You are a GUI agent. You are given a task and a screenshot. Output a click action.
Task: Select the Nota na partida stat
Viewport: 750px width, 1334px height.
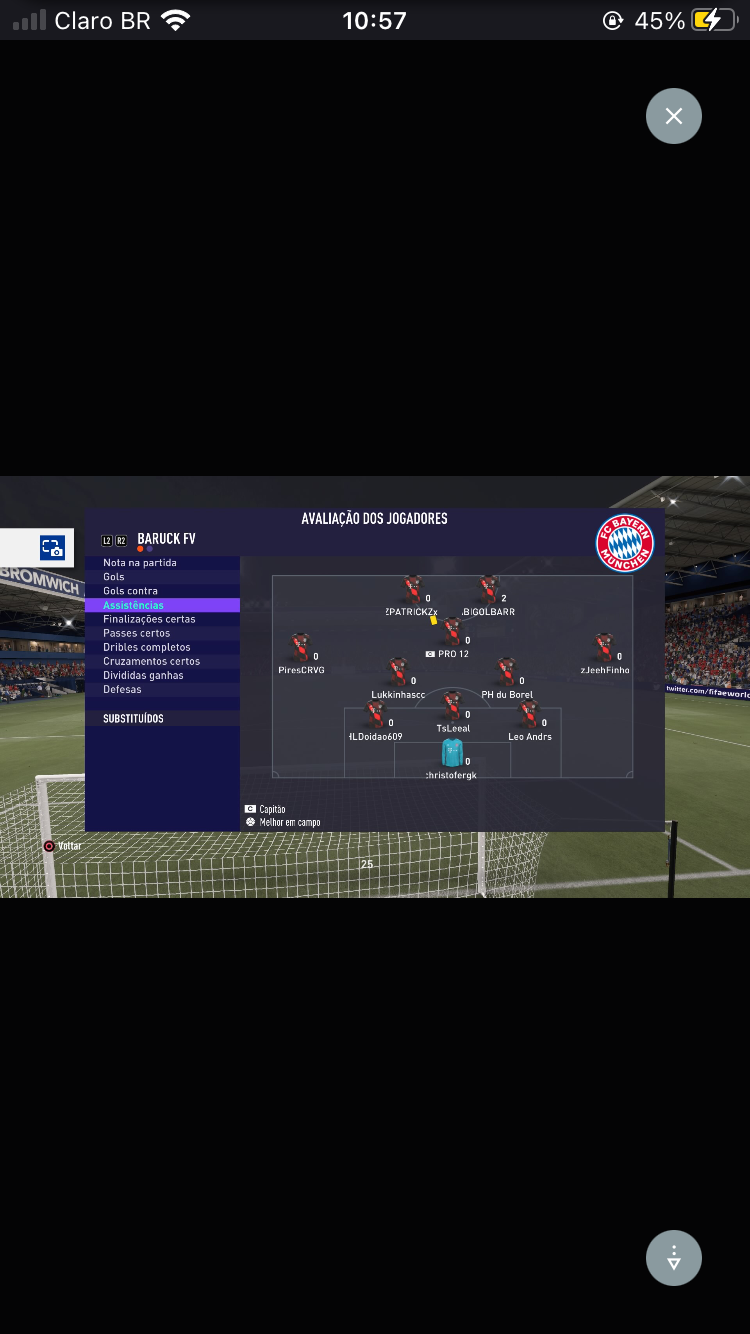coord(140,563)
